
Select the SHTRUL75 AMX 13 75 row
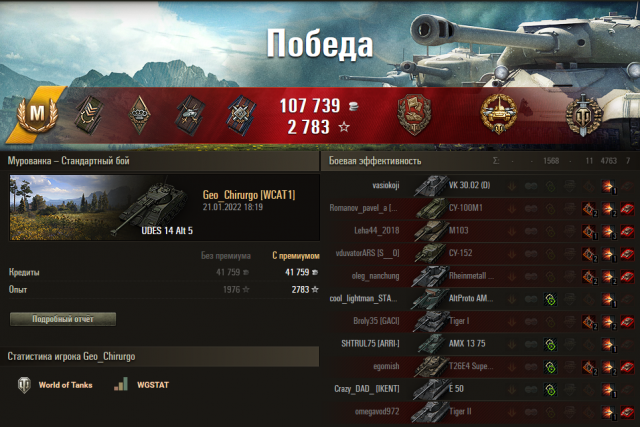(480, 344)
